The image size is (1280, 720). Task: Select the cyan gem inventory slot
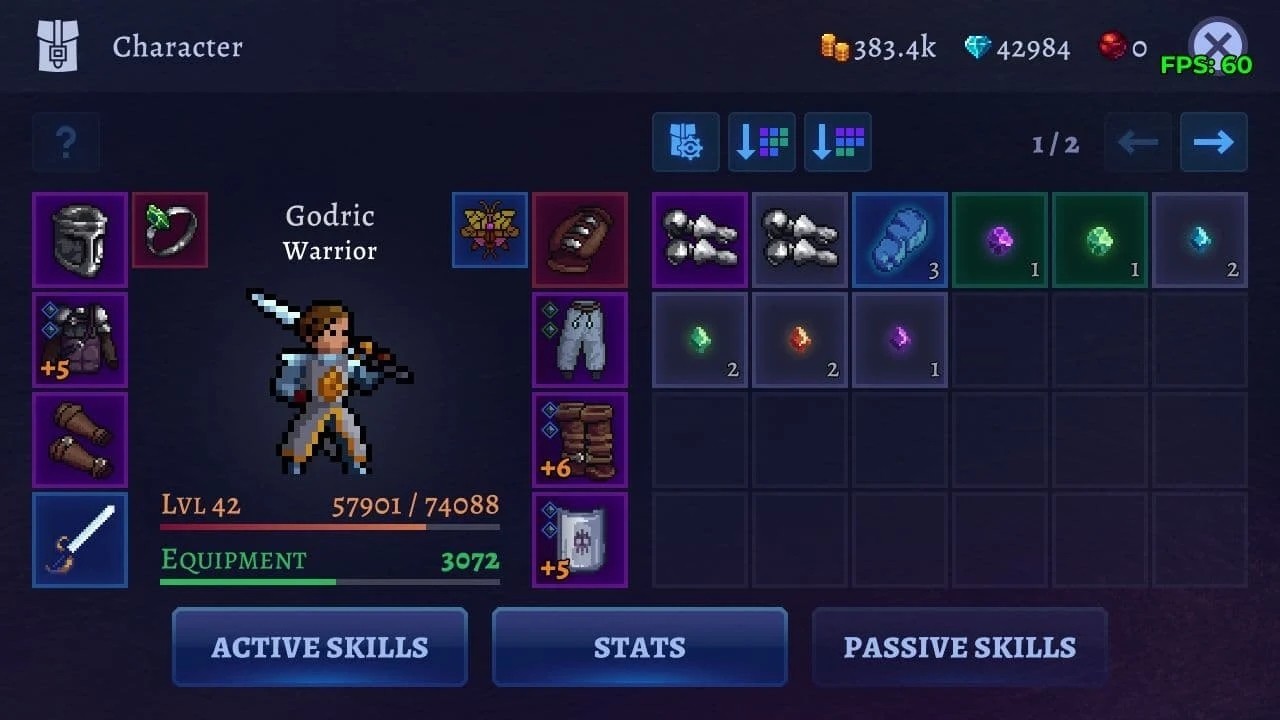(x=1200, y=240)
